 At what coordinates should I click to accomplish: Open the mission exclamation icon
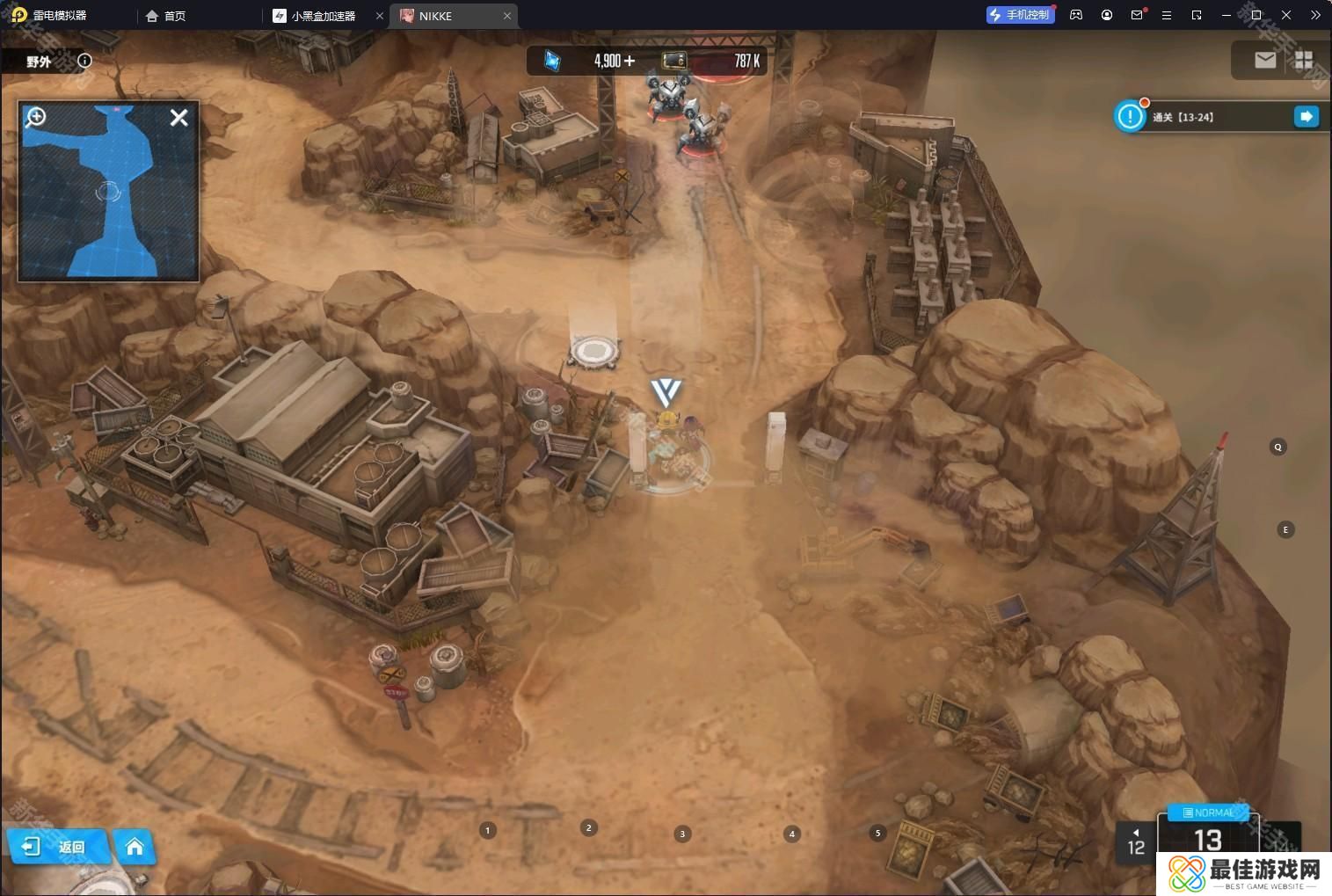(x=1130, y=117)
